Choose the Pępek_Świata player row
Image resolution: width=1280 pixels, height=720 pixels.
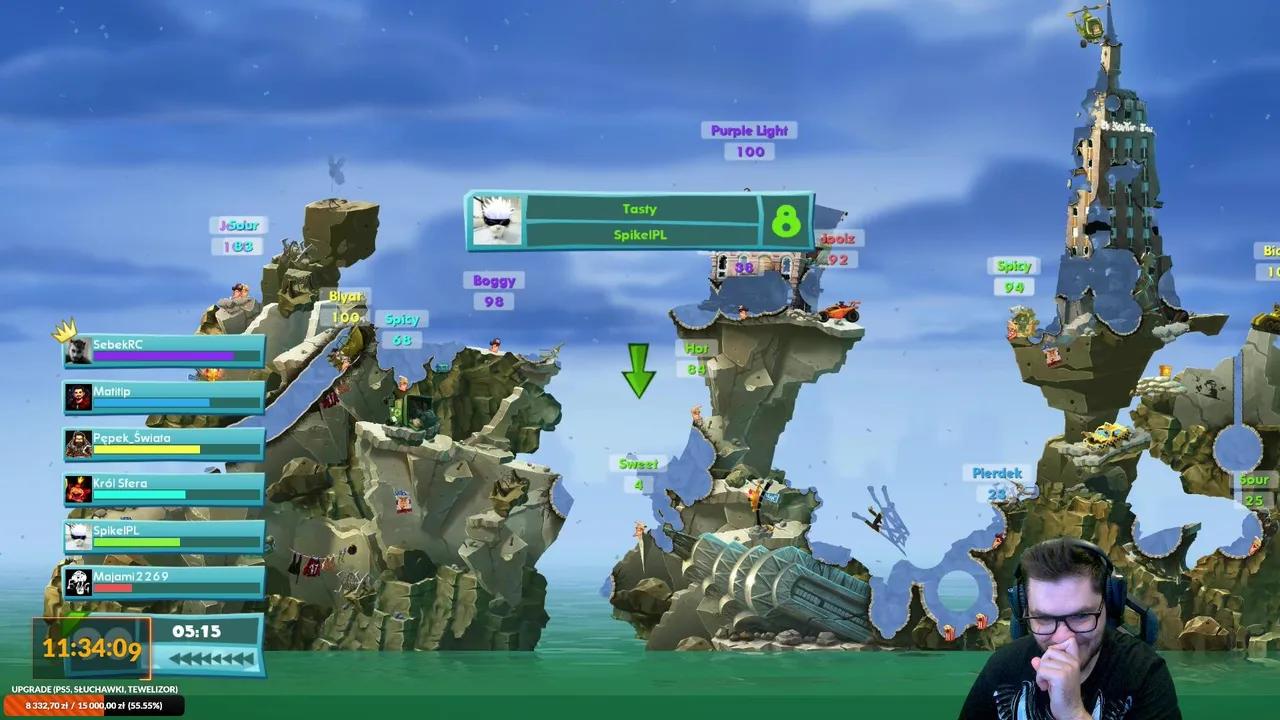[164, 443]
